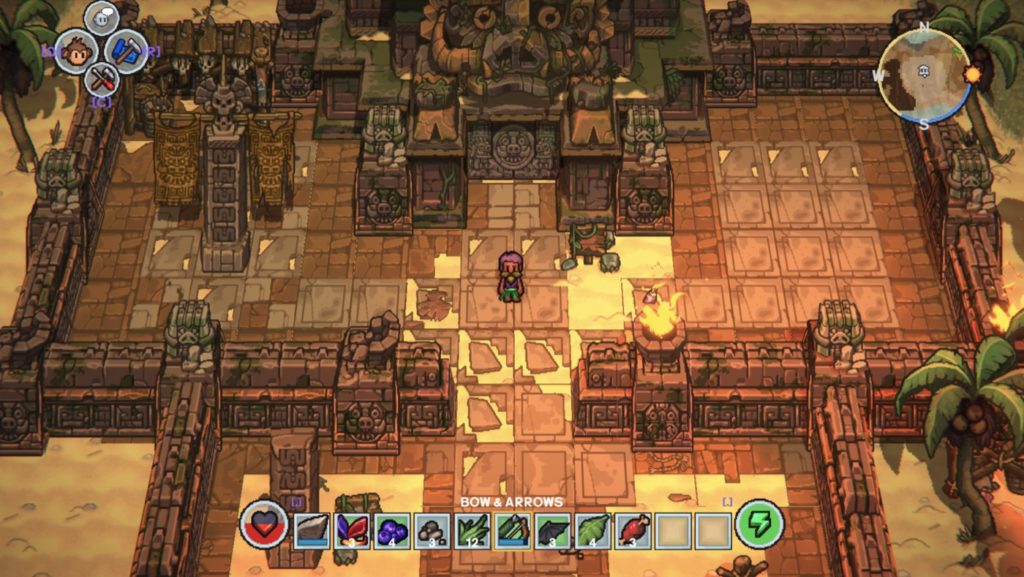Open the circular compass minimap
Screen dimensions: 1024x577
point(924,75)
